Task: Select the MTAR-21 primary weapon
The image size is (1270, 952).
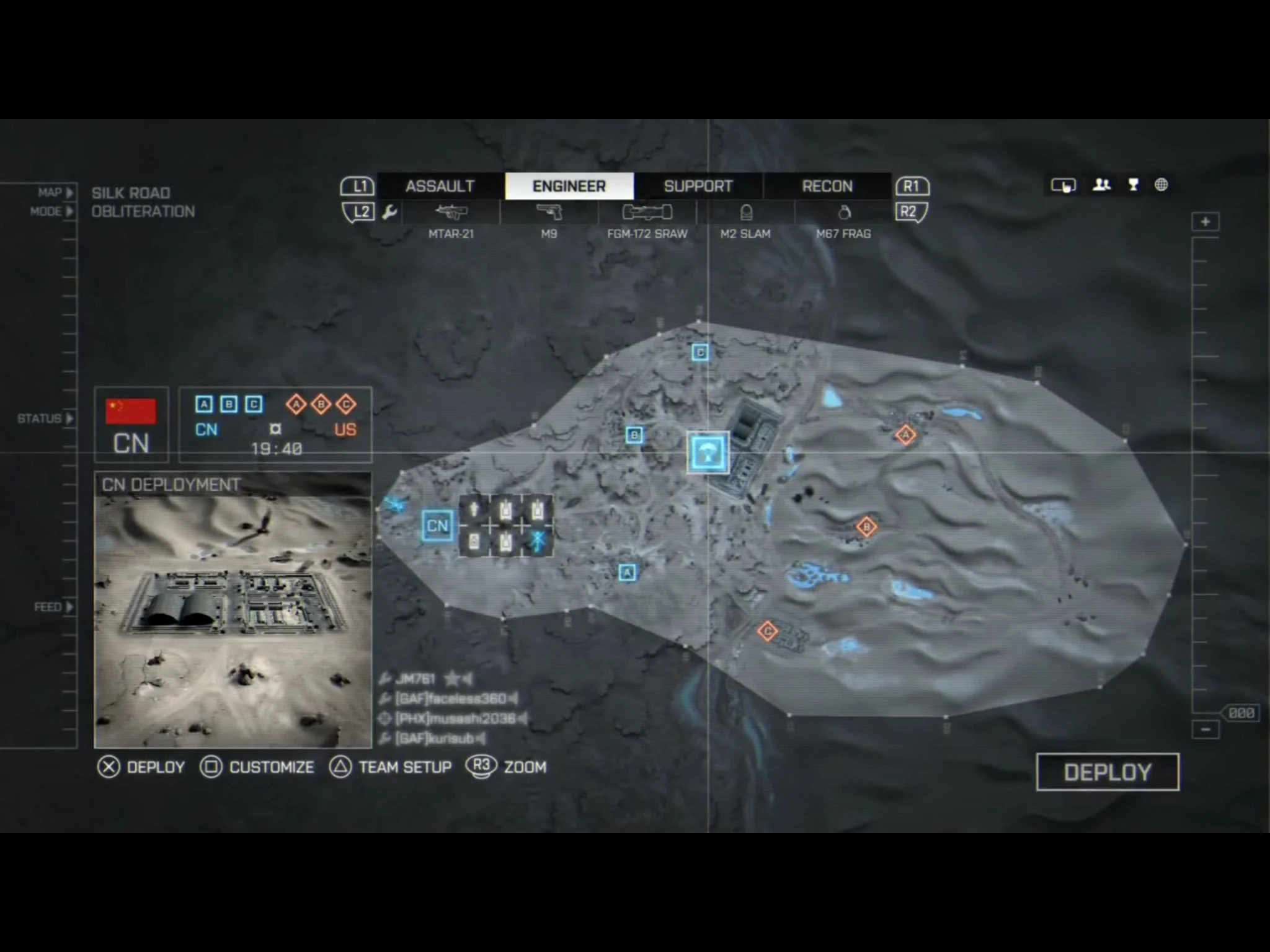Action: 453,213
